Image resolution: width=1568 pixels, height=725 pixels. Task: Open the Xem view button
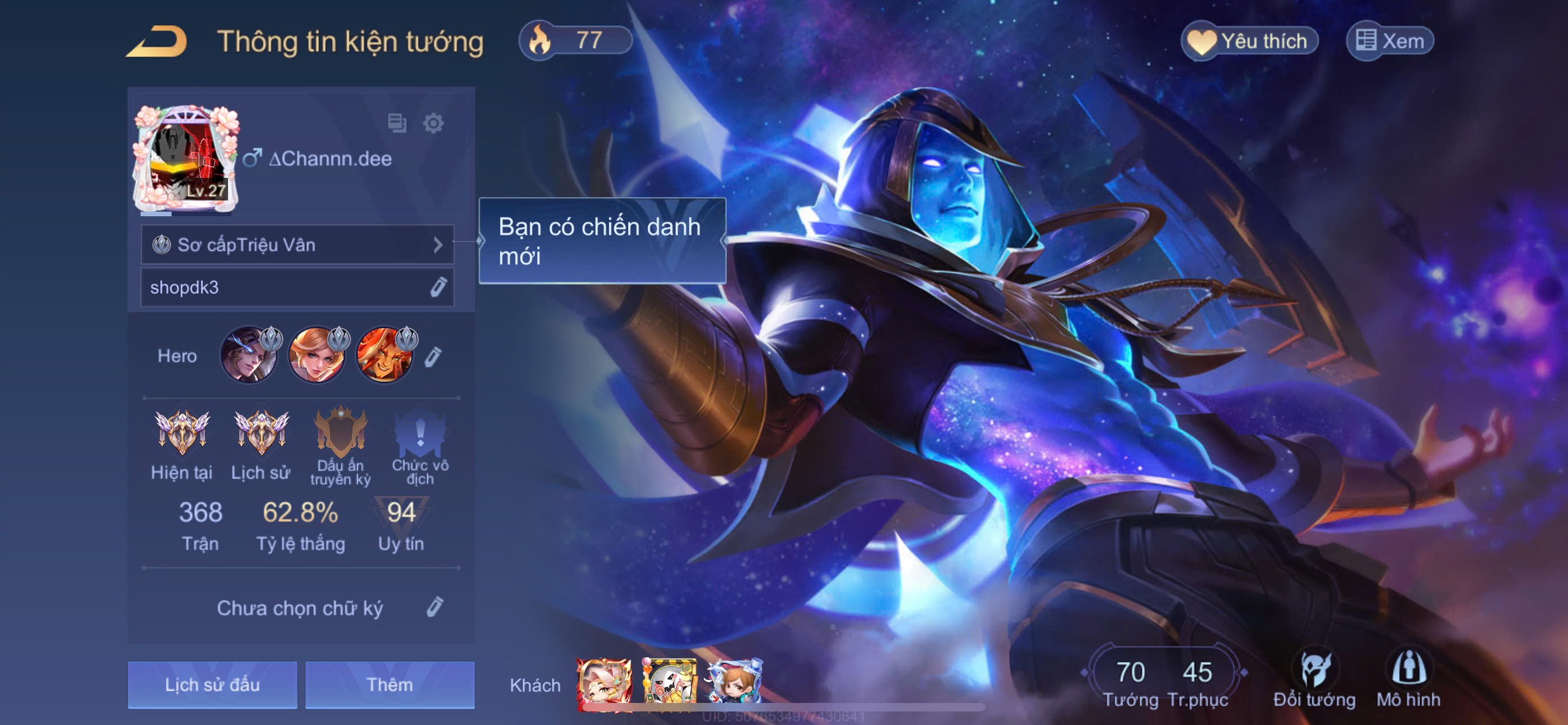(x=1390, y=41)
